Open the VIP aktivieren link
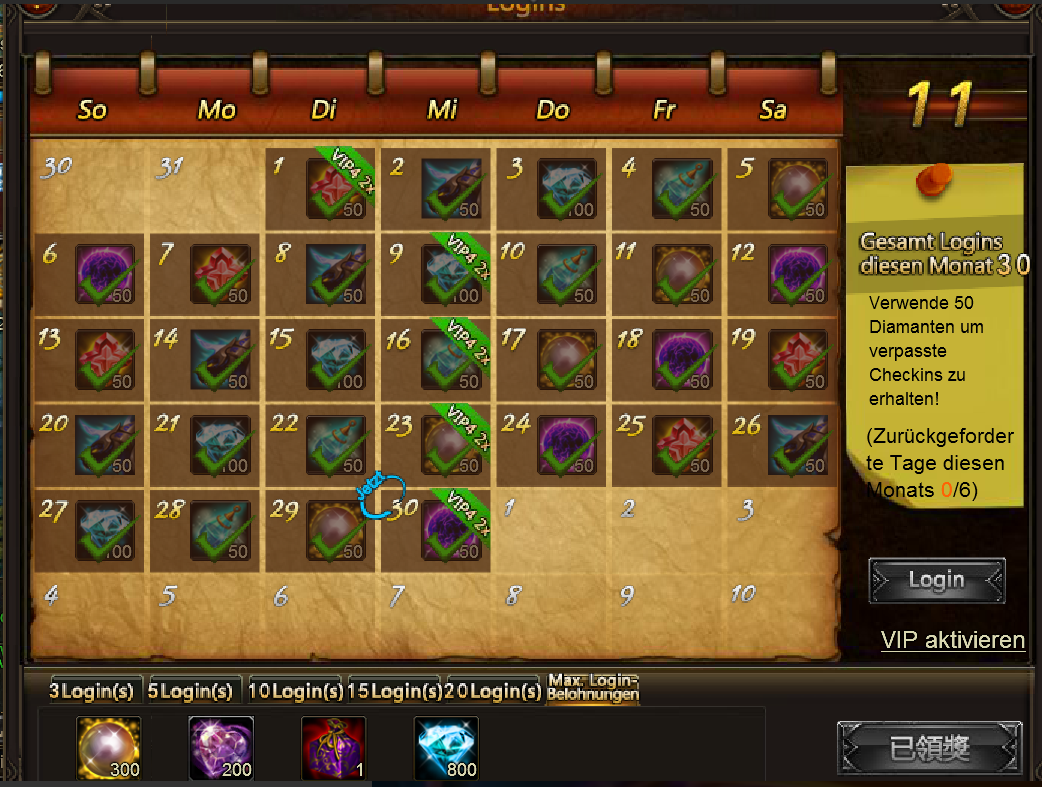The image size is (1042, 787). coord(952,640)
